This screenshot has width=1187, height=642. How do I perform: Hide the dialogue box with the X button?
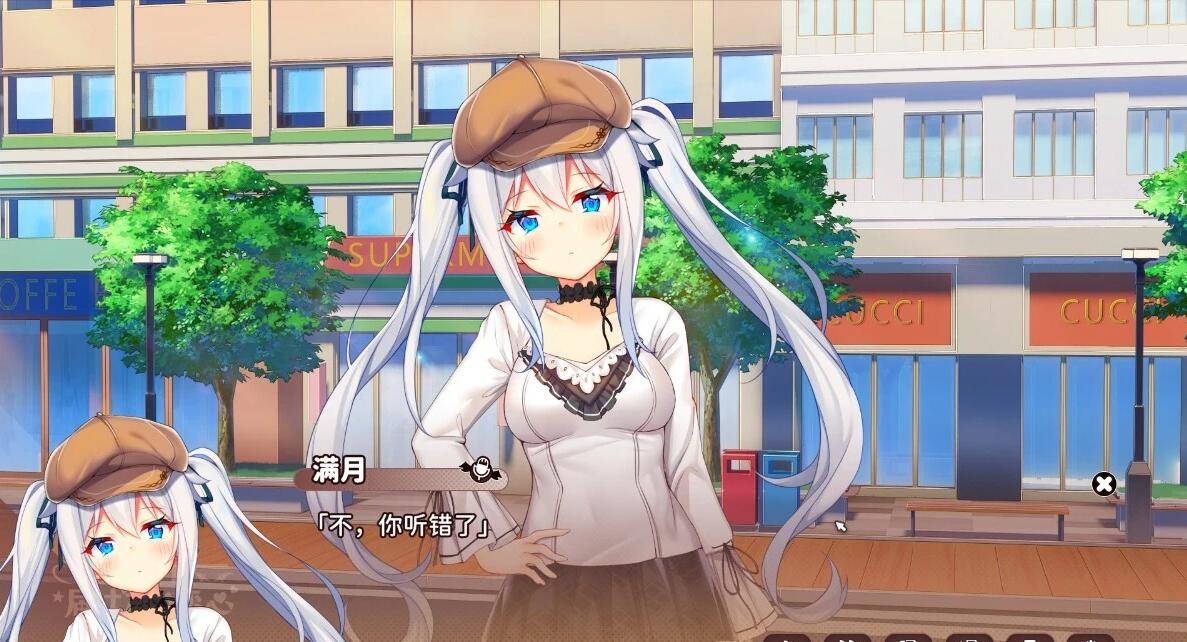[1104, 485]
